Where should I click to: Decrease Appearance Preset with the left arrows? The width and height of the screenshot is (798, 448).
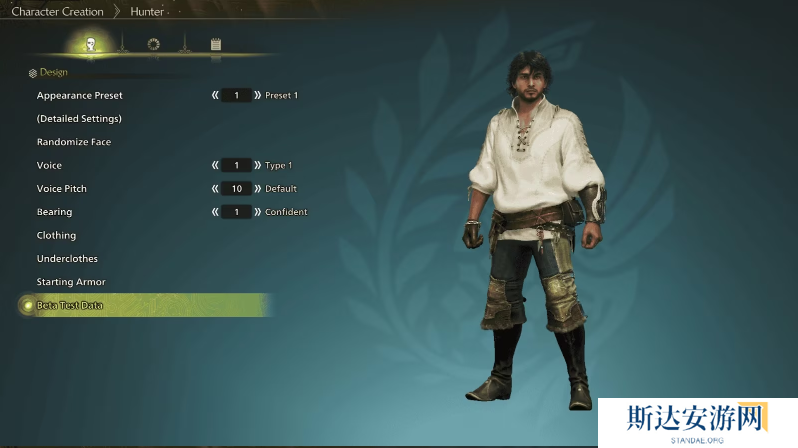pyautogui.click(x=215, y=95)
